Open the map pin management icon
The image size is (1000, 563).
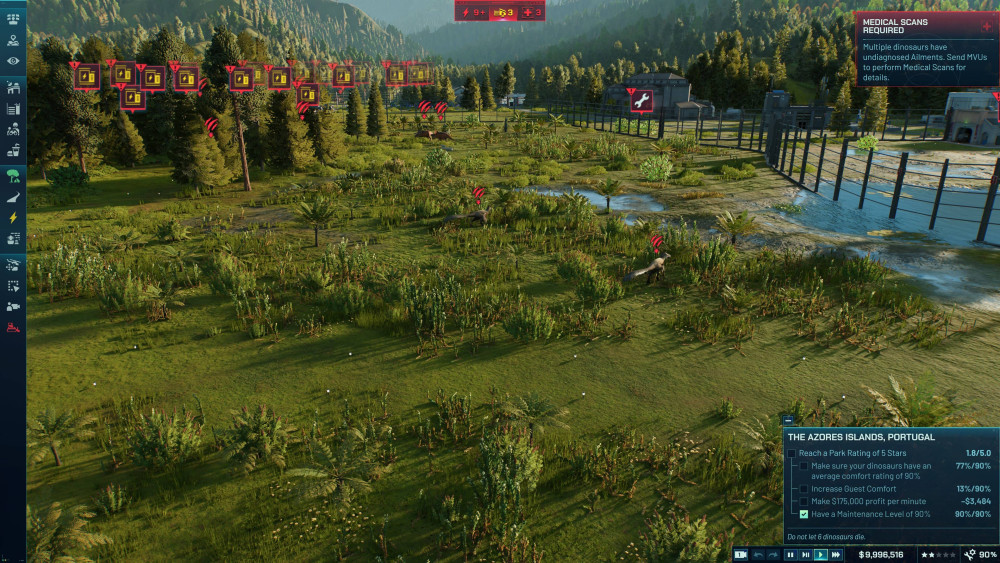tap(13, 41)
